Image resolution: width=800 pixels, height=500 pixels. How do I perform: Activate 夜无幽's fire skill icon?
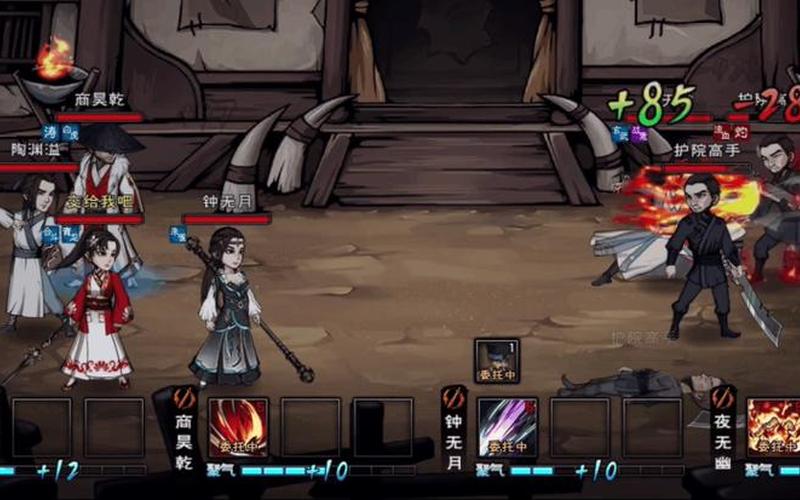point(774,427)
